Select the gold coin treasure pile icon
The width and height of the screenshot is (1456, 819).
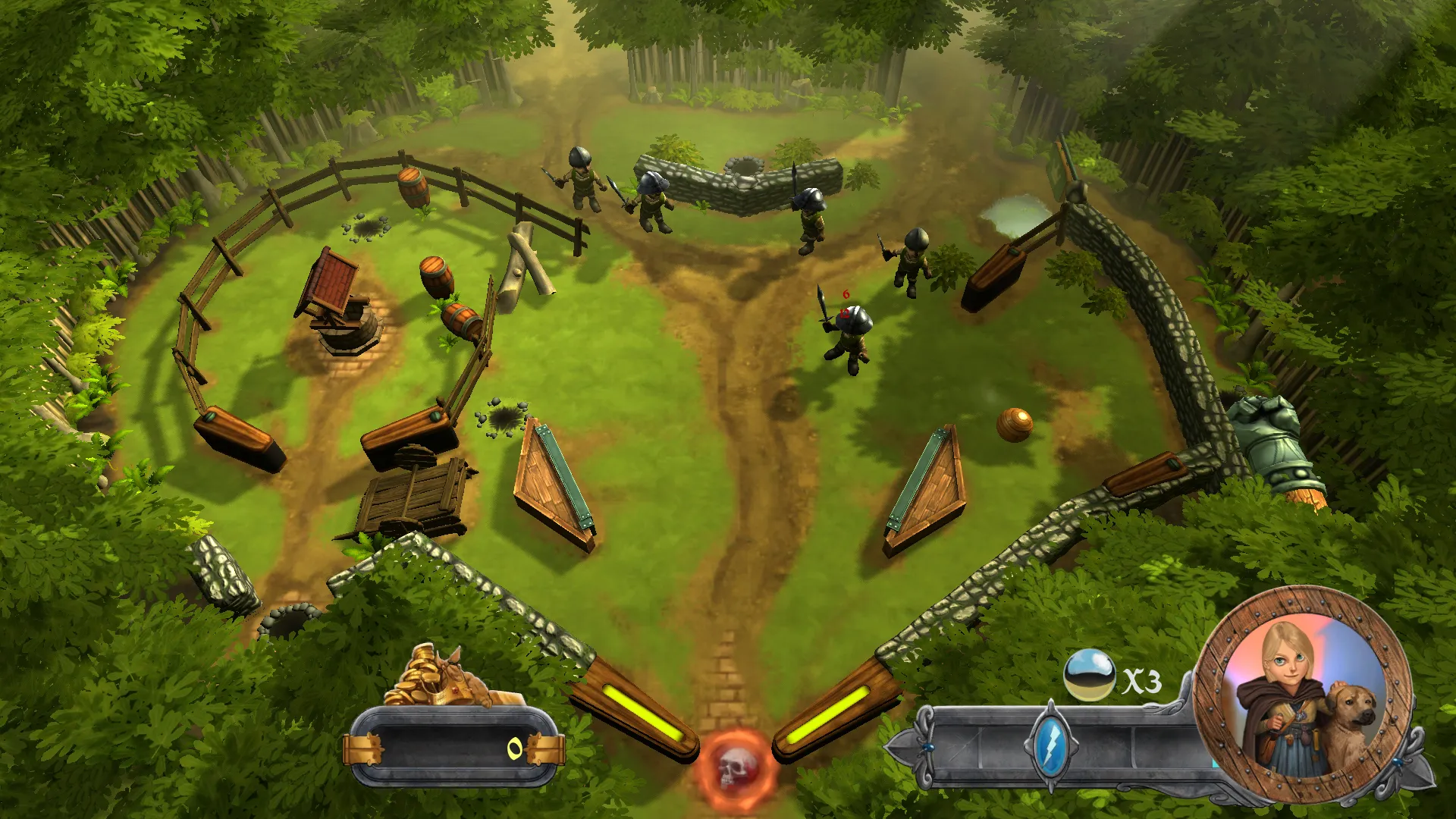tap(435, 677)
